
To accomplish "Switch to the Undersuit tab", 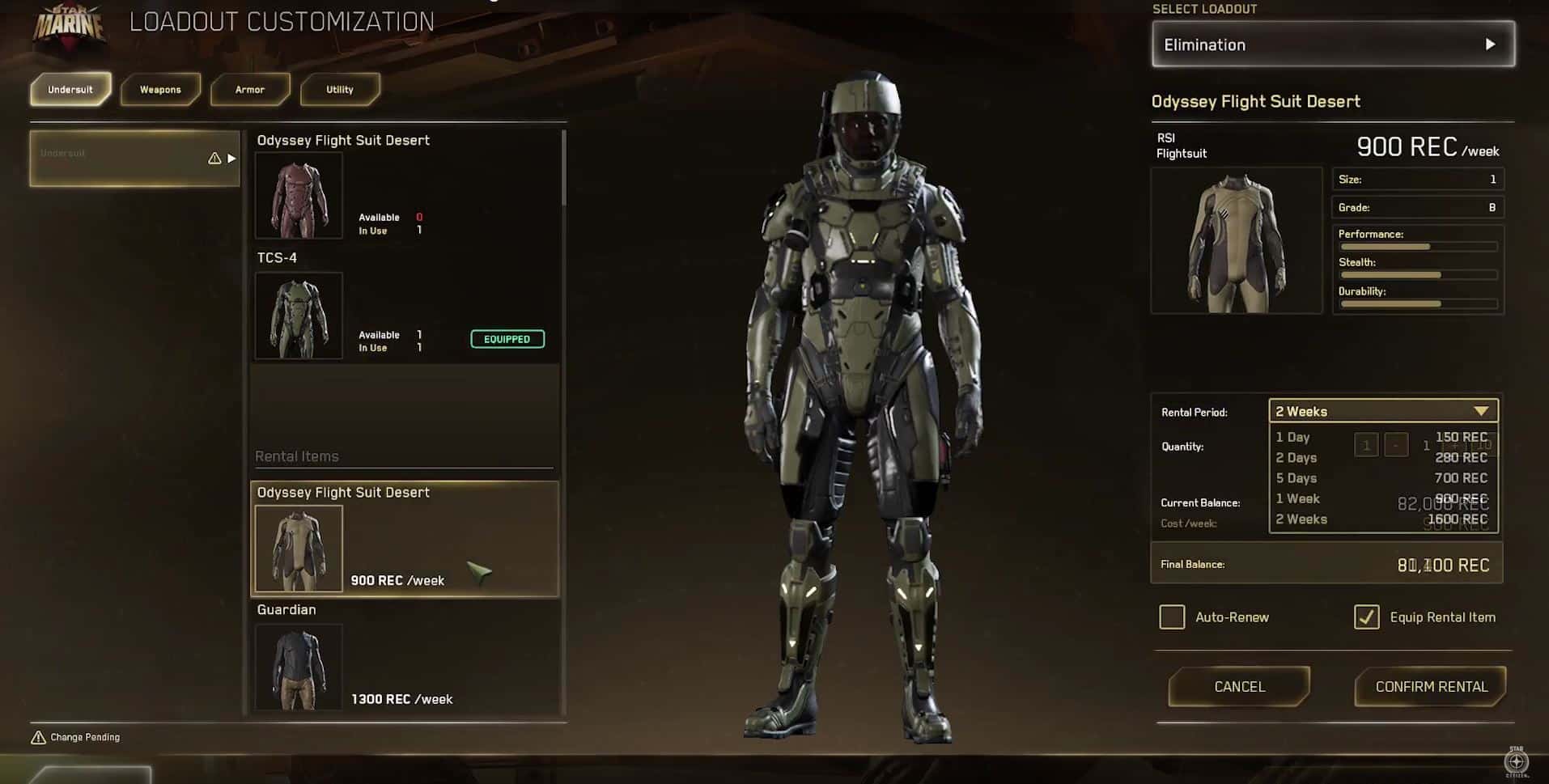I will coord(70,90).
